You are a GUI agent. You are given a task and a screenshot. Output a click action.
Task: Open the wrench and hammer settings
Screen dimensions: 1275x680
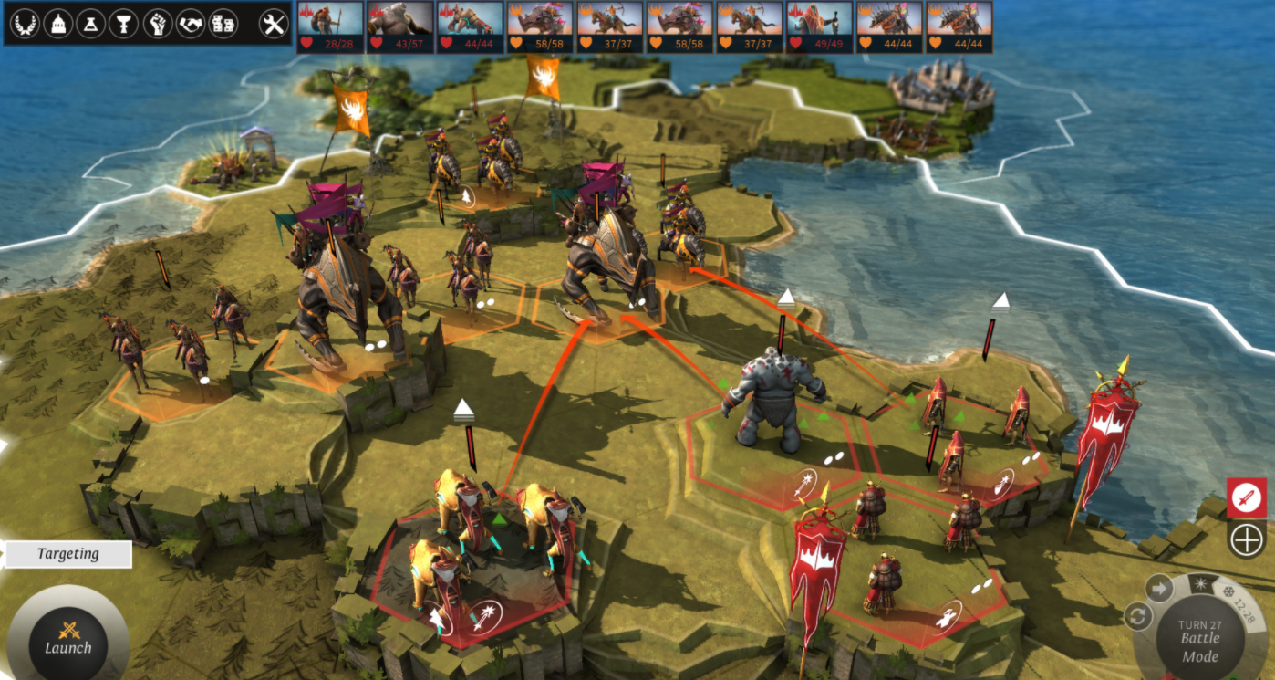pyautogui.click(x=273, y=24)
